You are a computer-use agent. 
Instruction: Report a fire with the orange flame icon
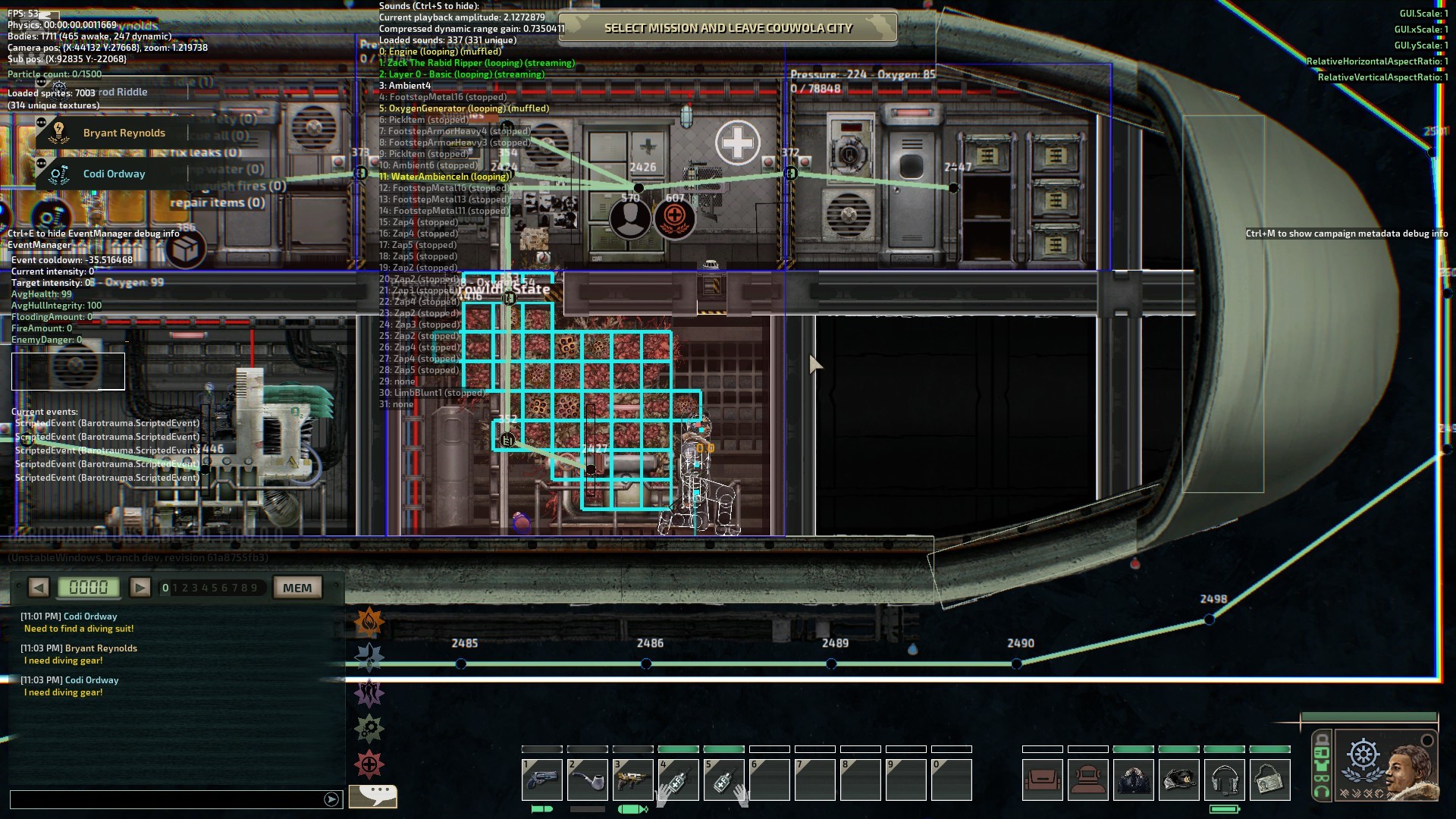[x=369, y=623]
